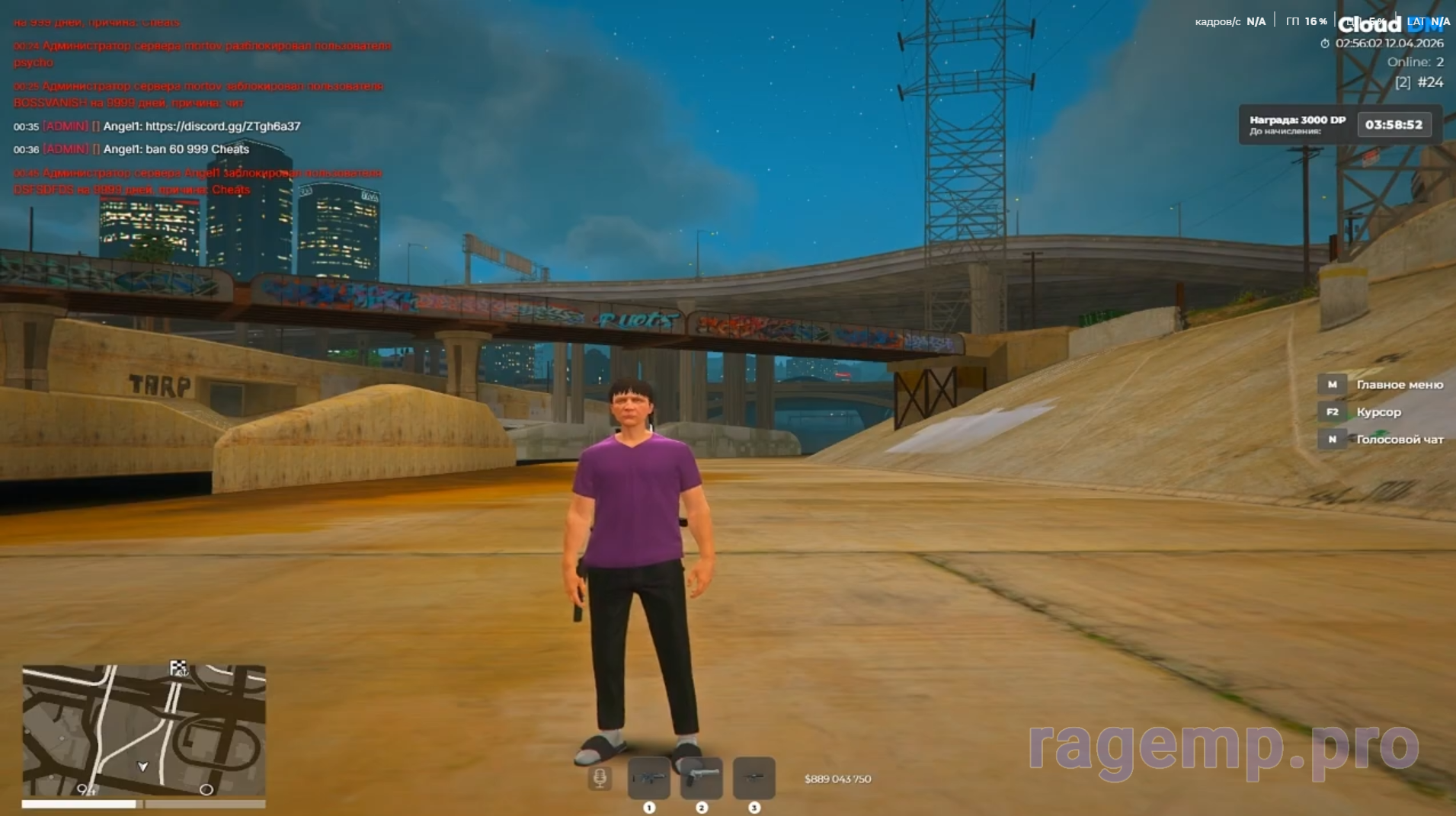Screen dimensions: 1456x816
Task: Open the minimap
Action: (143, 731)
